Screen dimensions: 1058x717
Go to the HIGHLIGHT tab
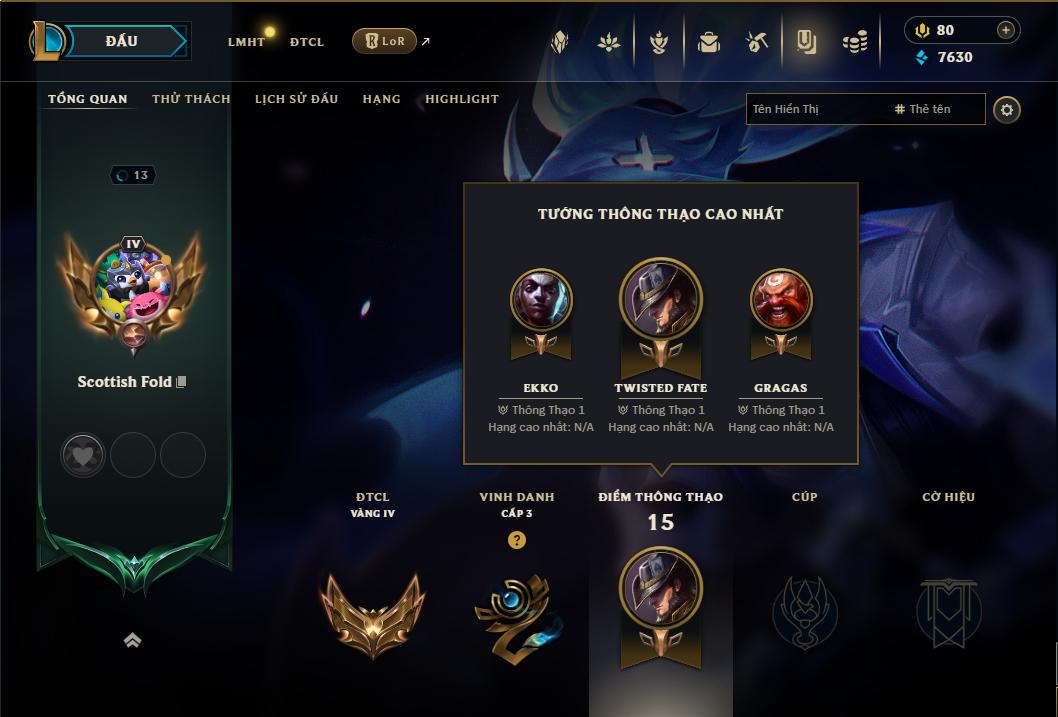[462, 99]
